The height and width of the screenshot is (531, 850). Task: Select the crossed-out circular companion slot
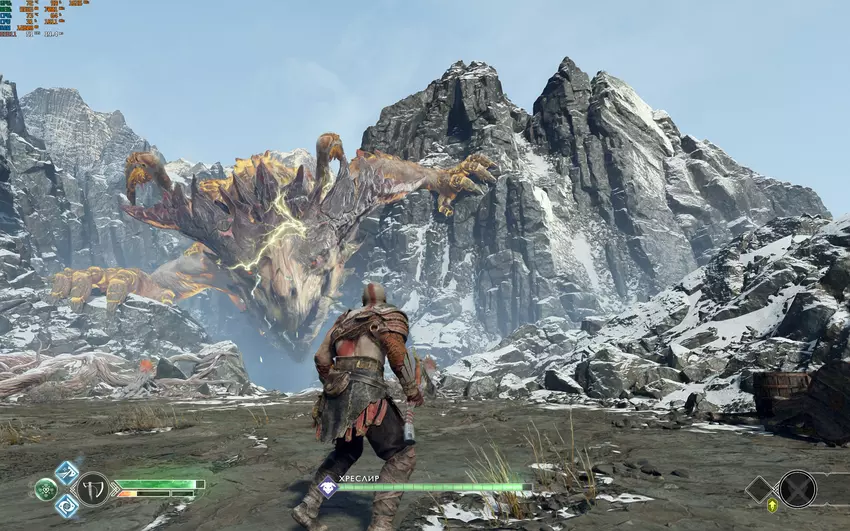pos(797,488)
